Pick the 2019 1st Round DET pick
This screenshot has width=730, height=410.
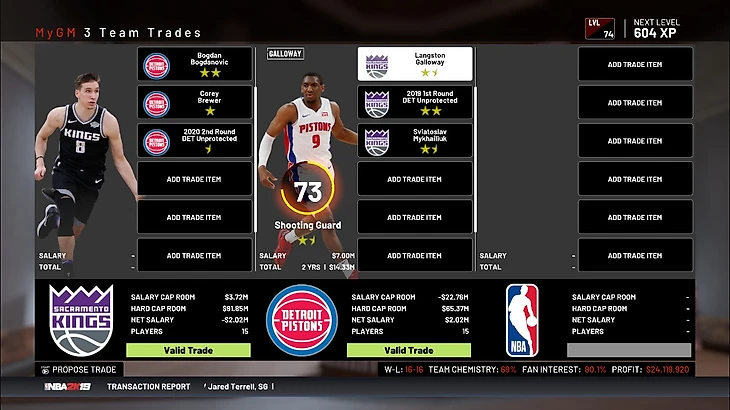415,103
